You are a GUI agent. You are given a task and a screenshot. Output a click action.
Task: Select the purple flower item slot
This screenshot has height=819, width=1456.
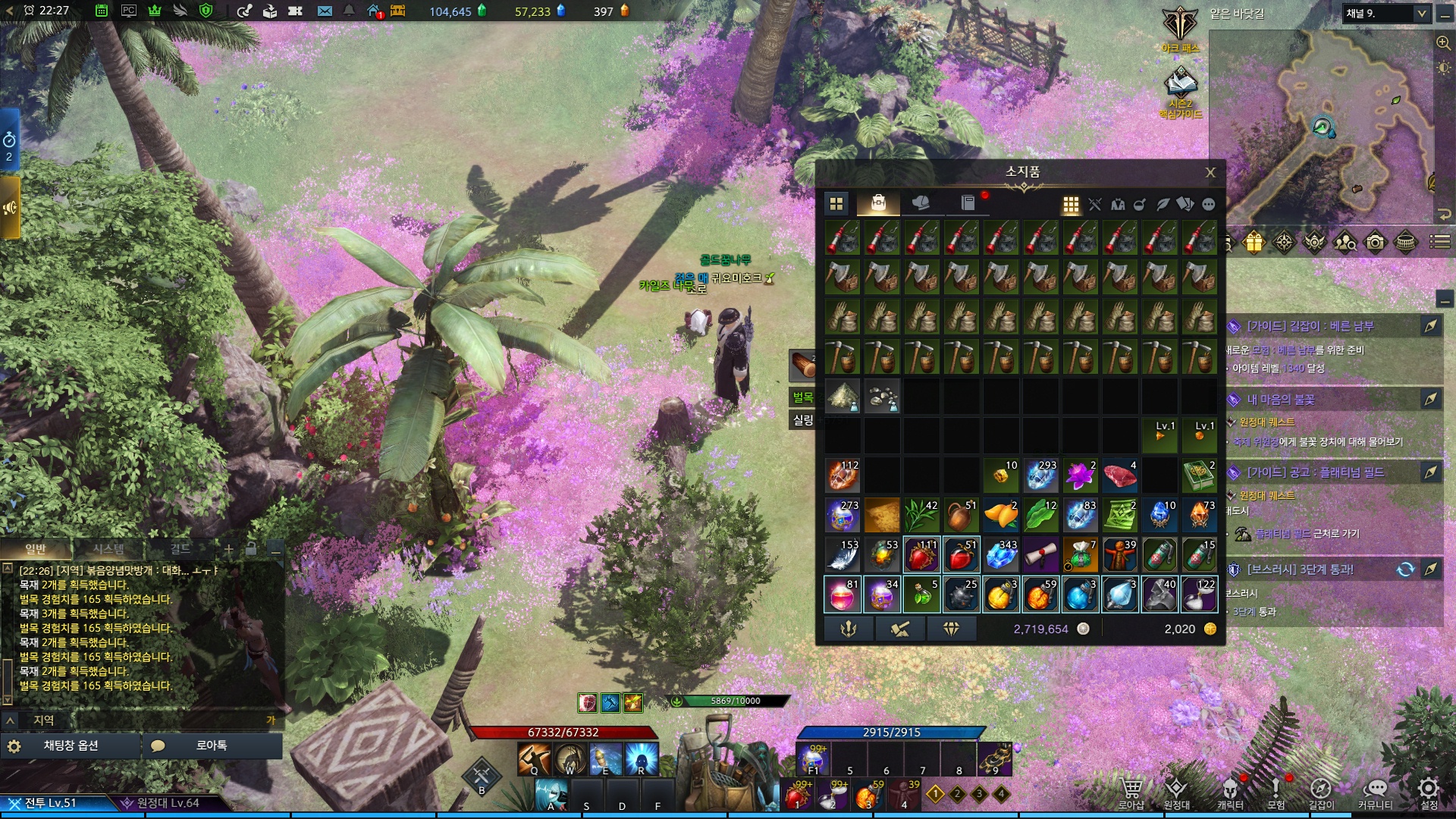(x=1080, y=476)
